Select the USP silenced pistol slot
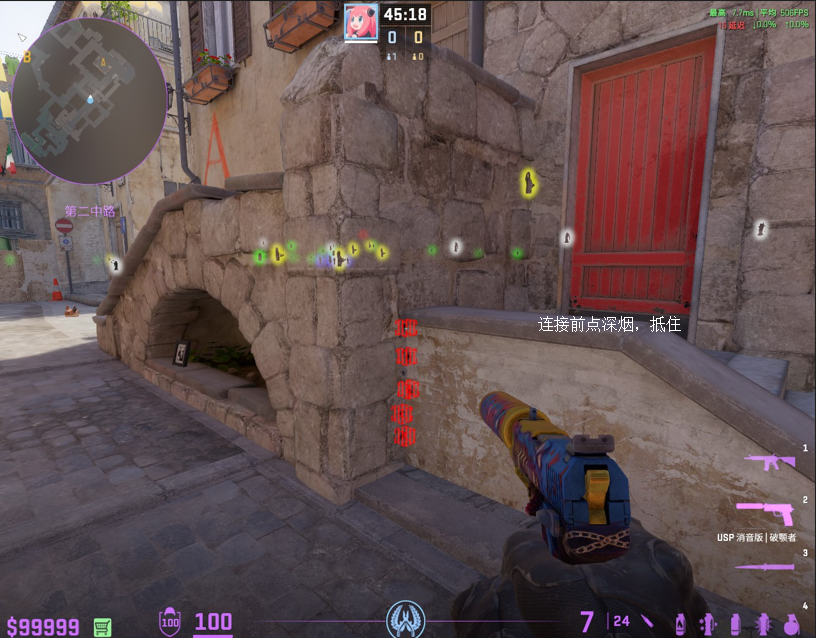This screenshot has height=638, width=816. (765, 513)
